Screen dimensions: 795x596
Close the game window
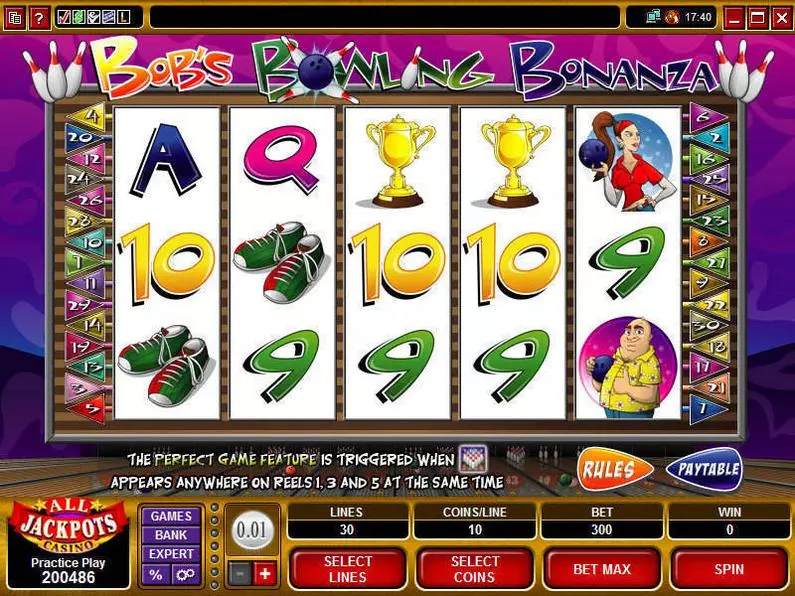[780, 17]
